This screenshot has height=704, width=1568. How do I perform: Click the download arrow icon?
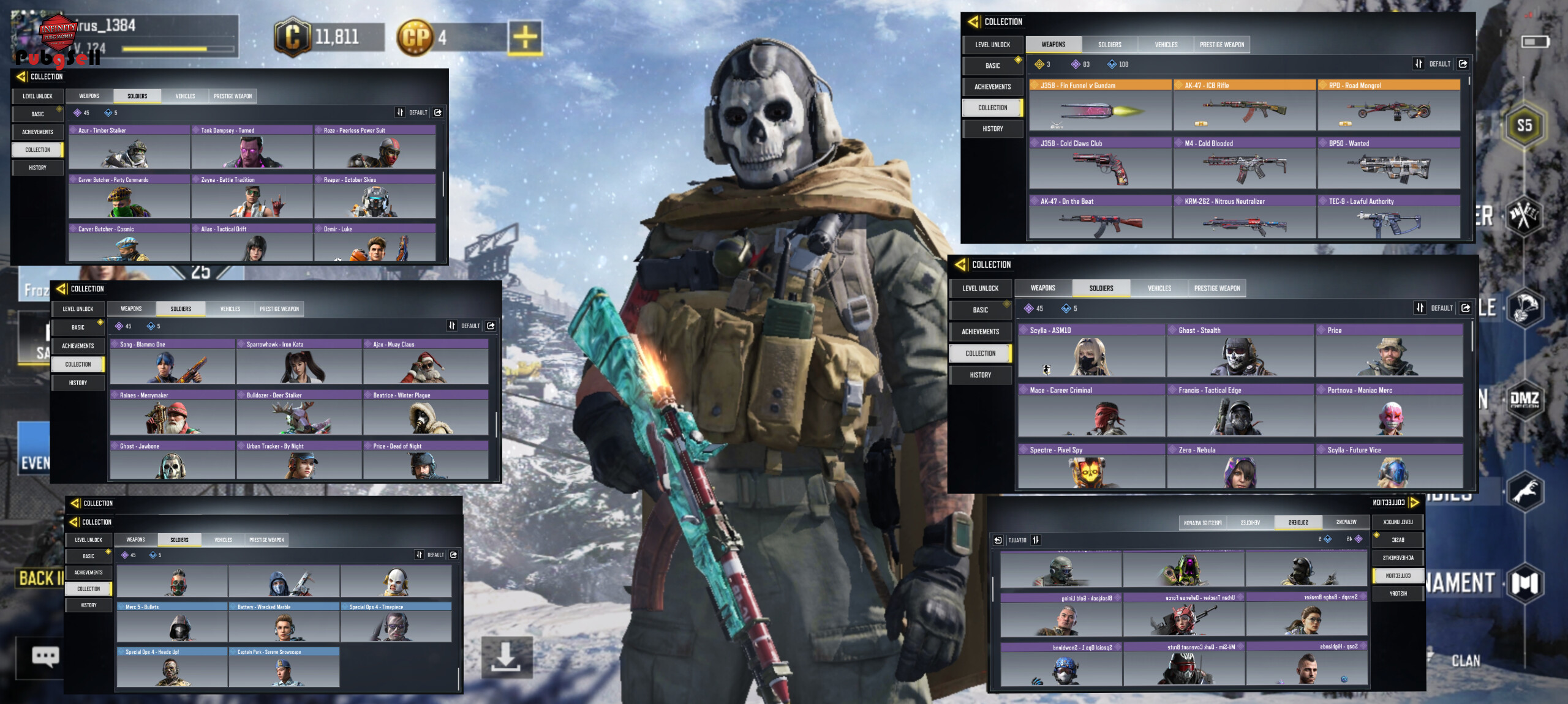coord(506,657)
